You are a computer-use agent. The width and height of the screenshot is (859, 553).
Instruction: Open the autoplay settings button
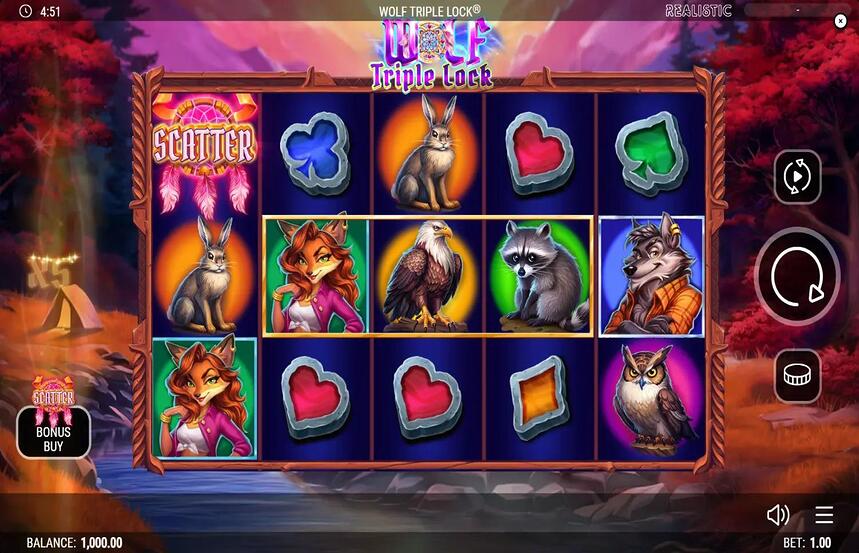(x=797, y=178)
